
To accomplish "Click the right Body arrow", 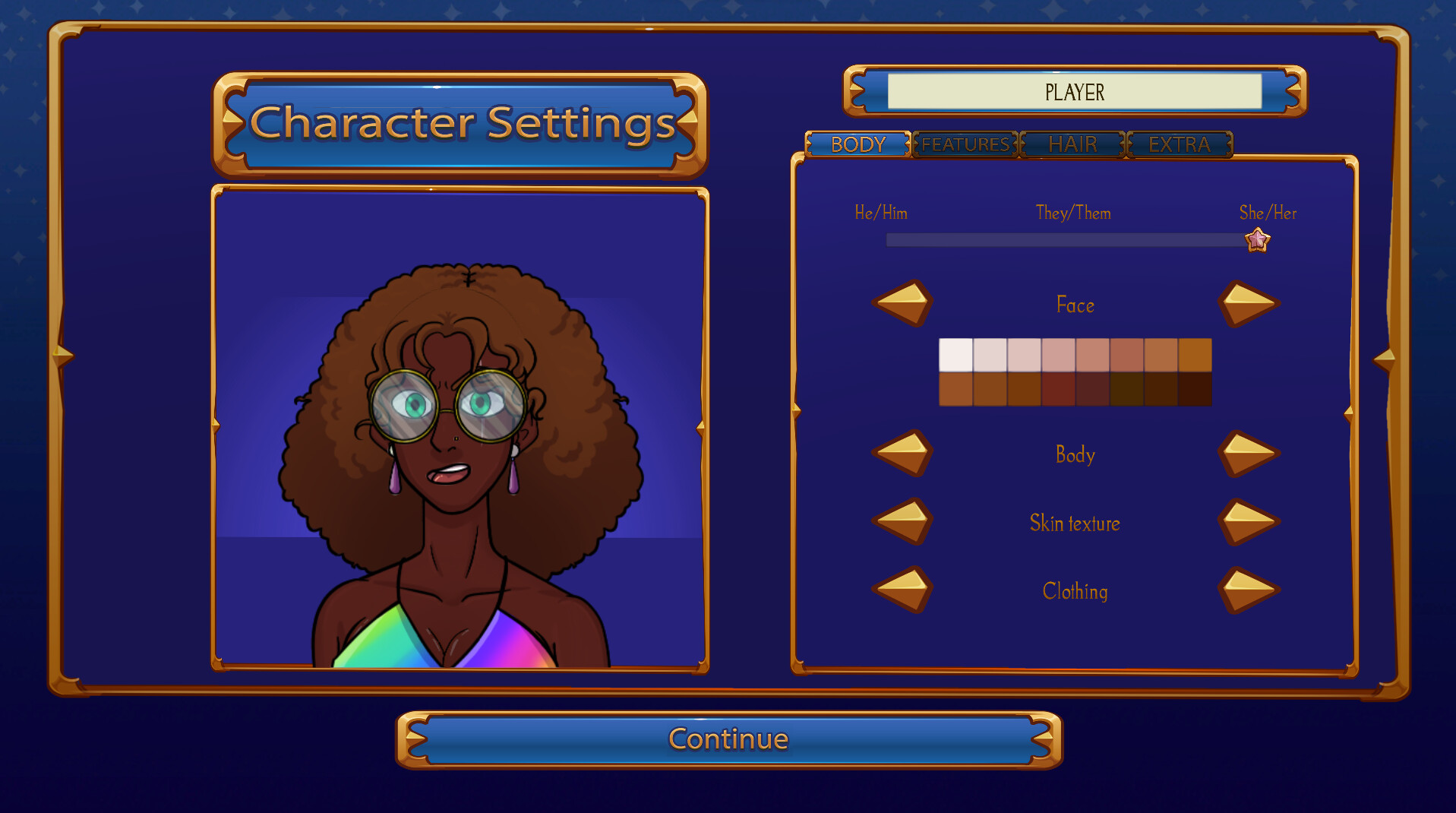I will pos(1249,454).
